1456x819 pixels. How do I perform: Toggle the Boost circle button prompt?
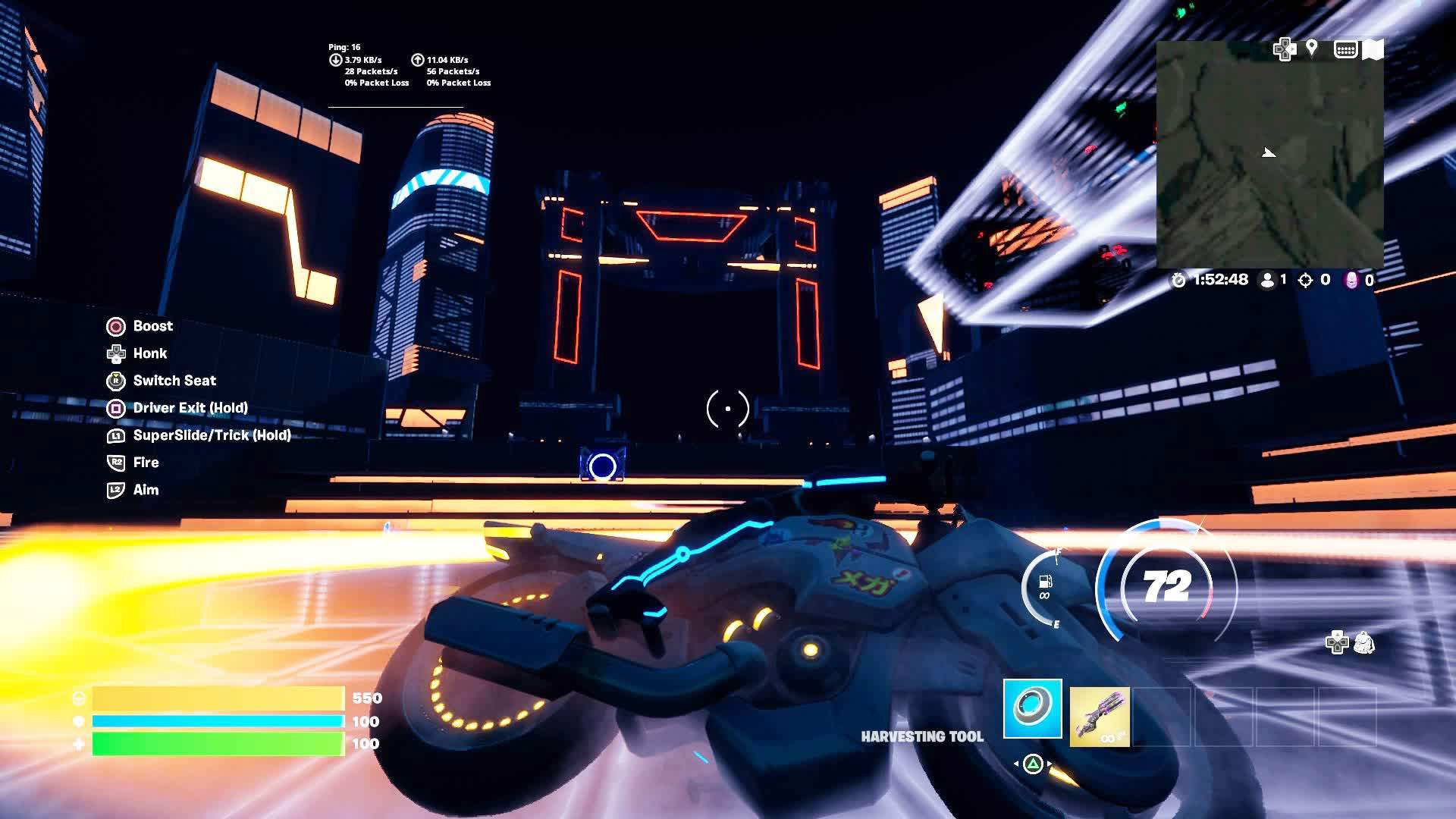[115, 326]
